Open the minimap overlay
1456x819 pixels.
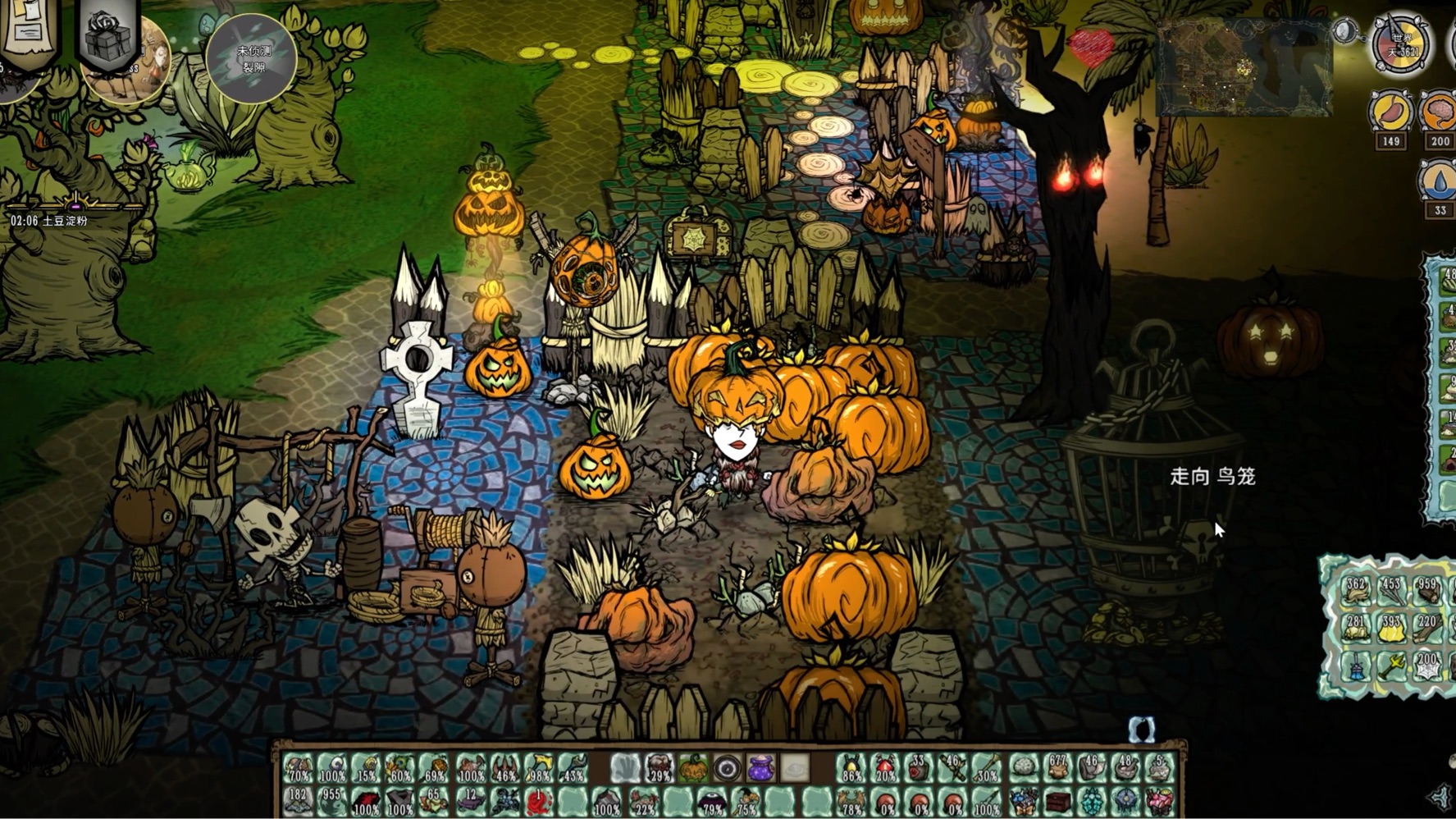(1244, 67)
